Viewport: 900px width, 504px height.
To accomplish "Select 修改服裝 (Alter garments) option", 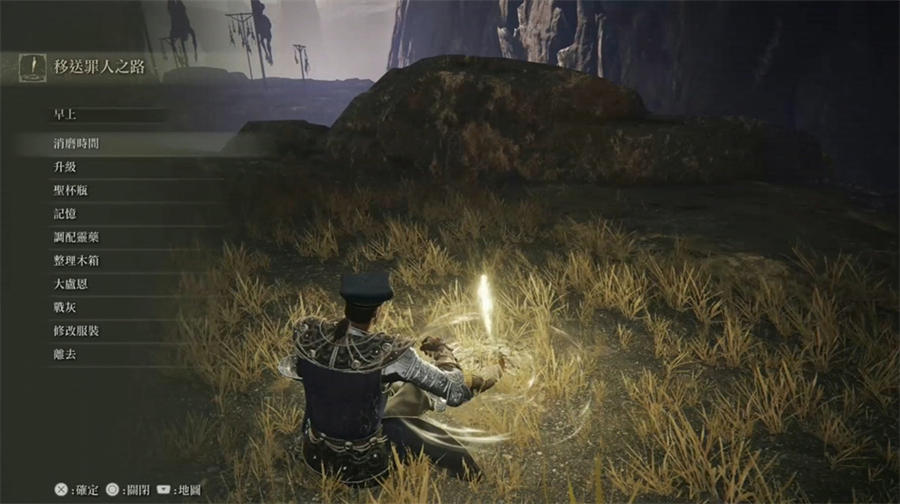I will (76, 331).
